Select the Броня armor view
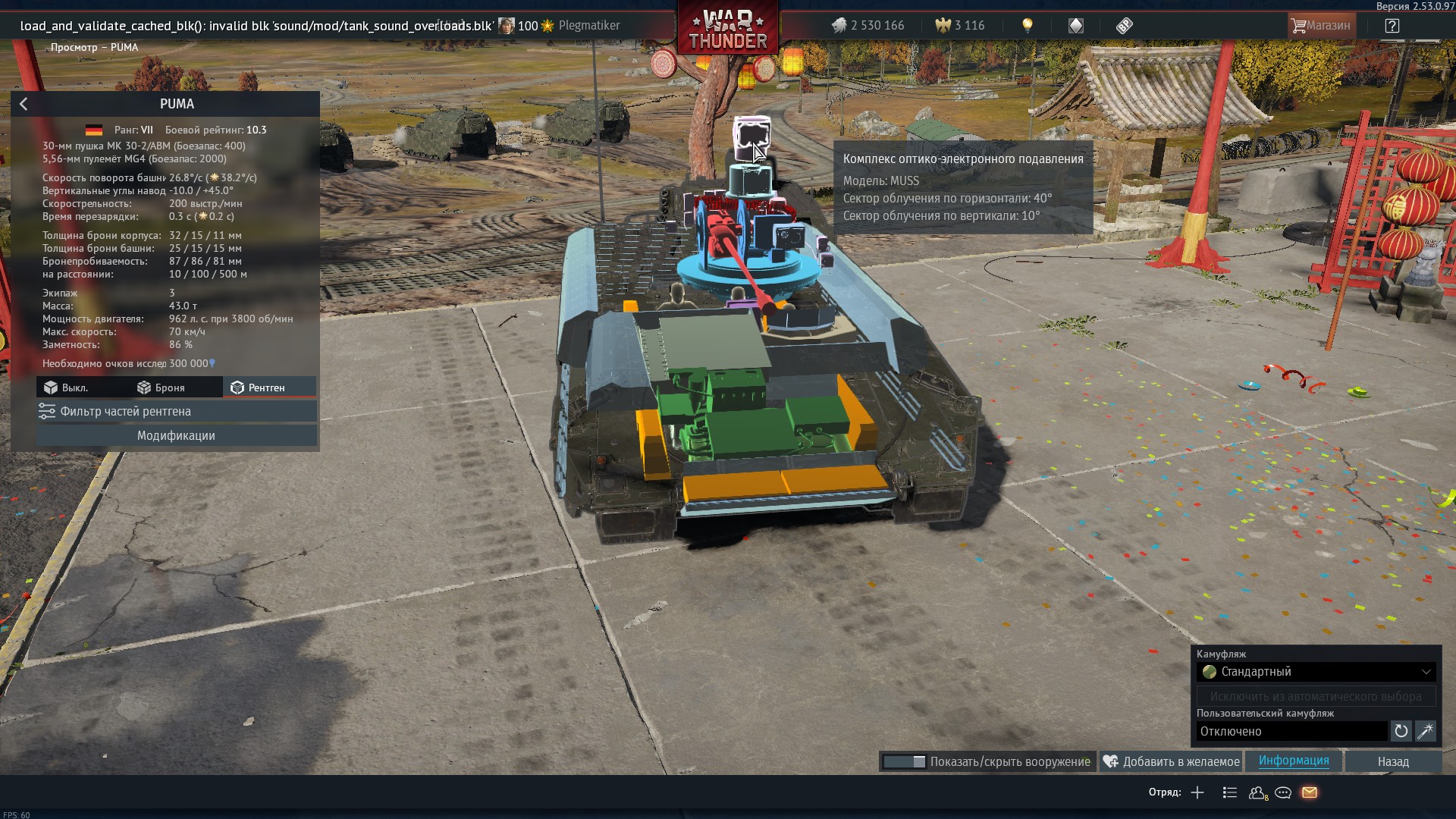 (x=161, y=388)
